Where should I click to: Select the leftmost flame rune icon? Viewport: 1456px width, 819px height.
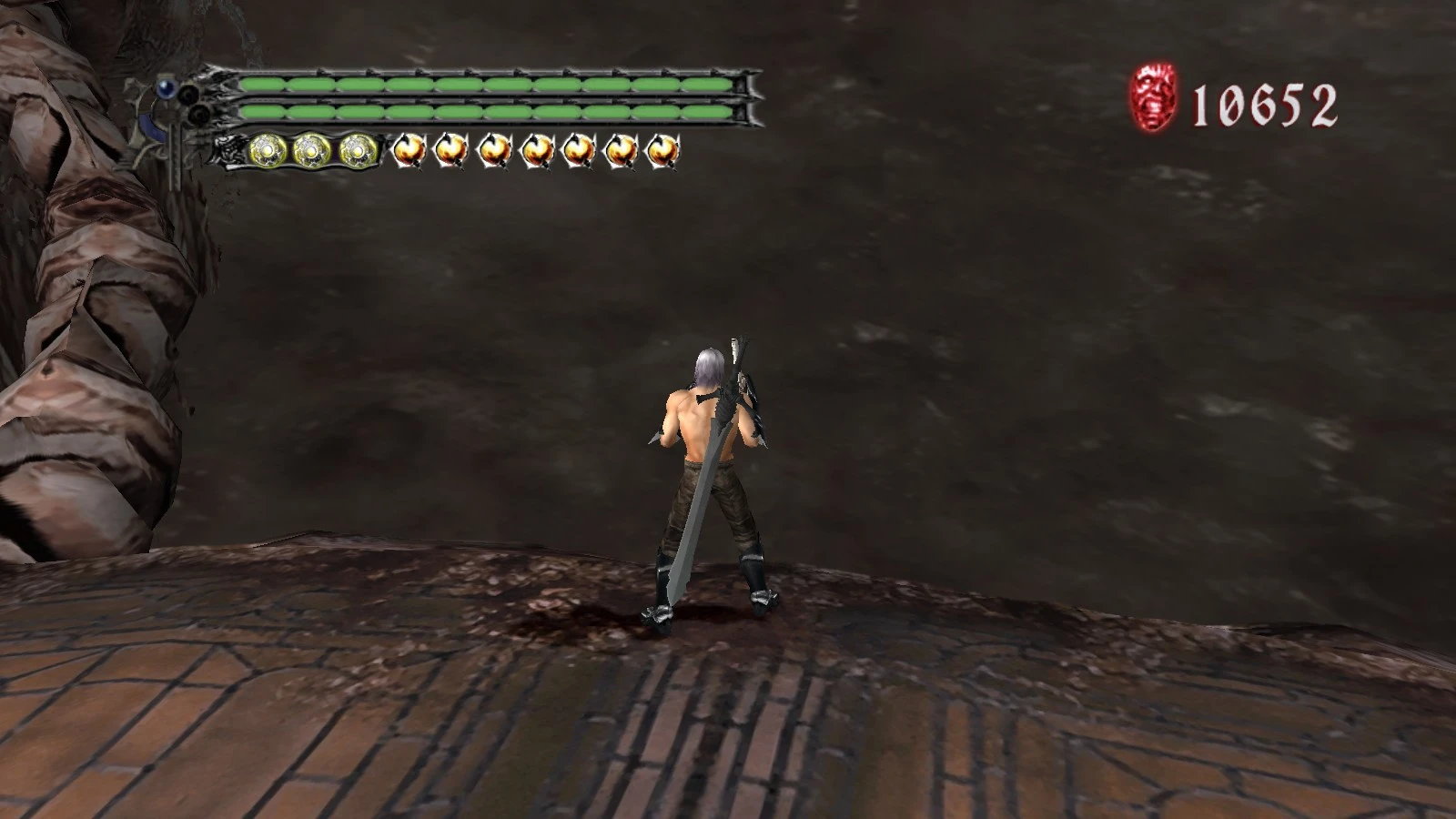411,150
